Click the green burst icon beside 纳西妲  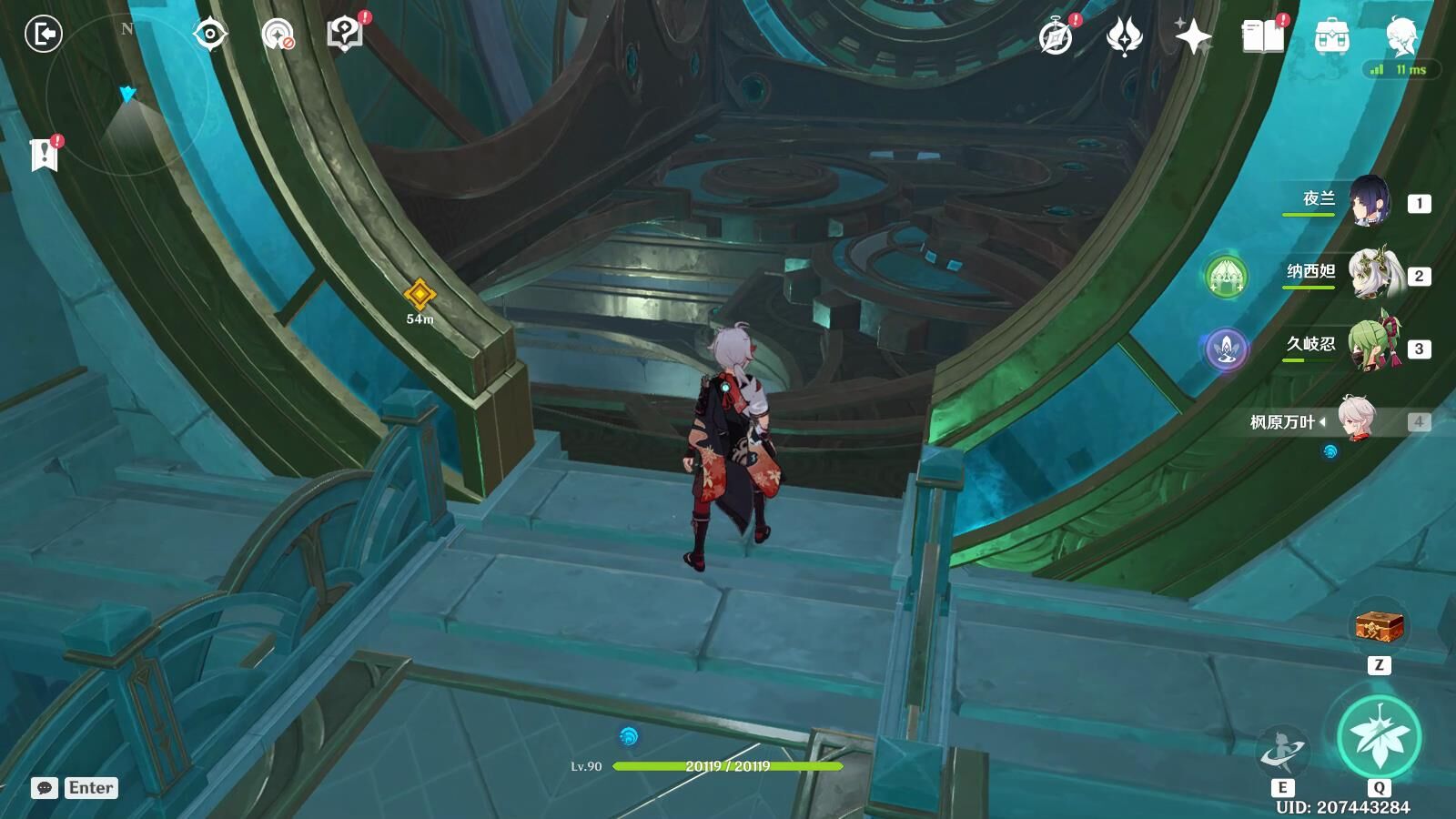[x=1226, y=276]
